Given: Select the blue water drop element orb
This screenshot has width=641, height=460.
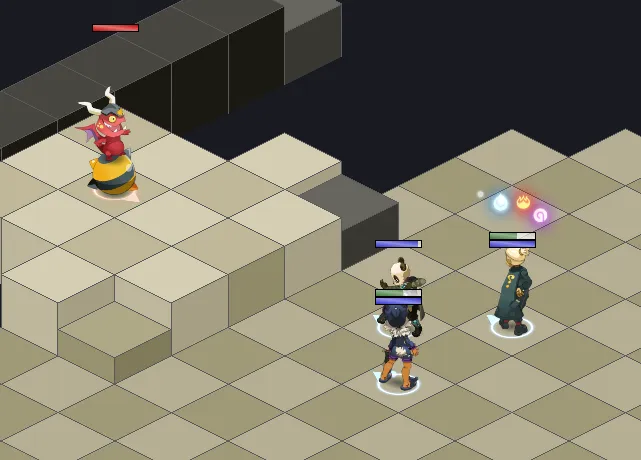Looking at the screenshot, I should (500, 204).
